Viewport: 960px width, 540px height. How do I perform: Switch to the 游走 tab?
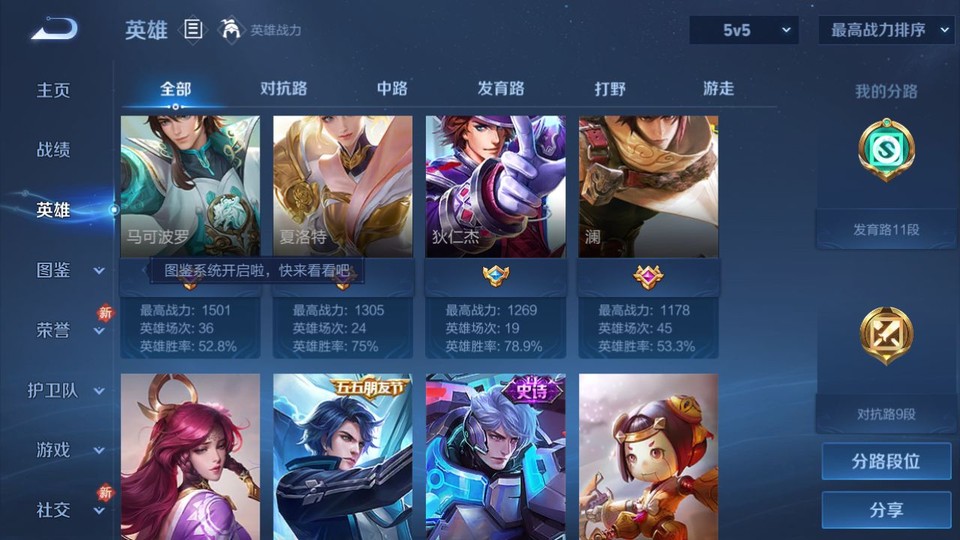(x=718, y=88)
